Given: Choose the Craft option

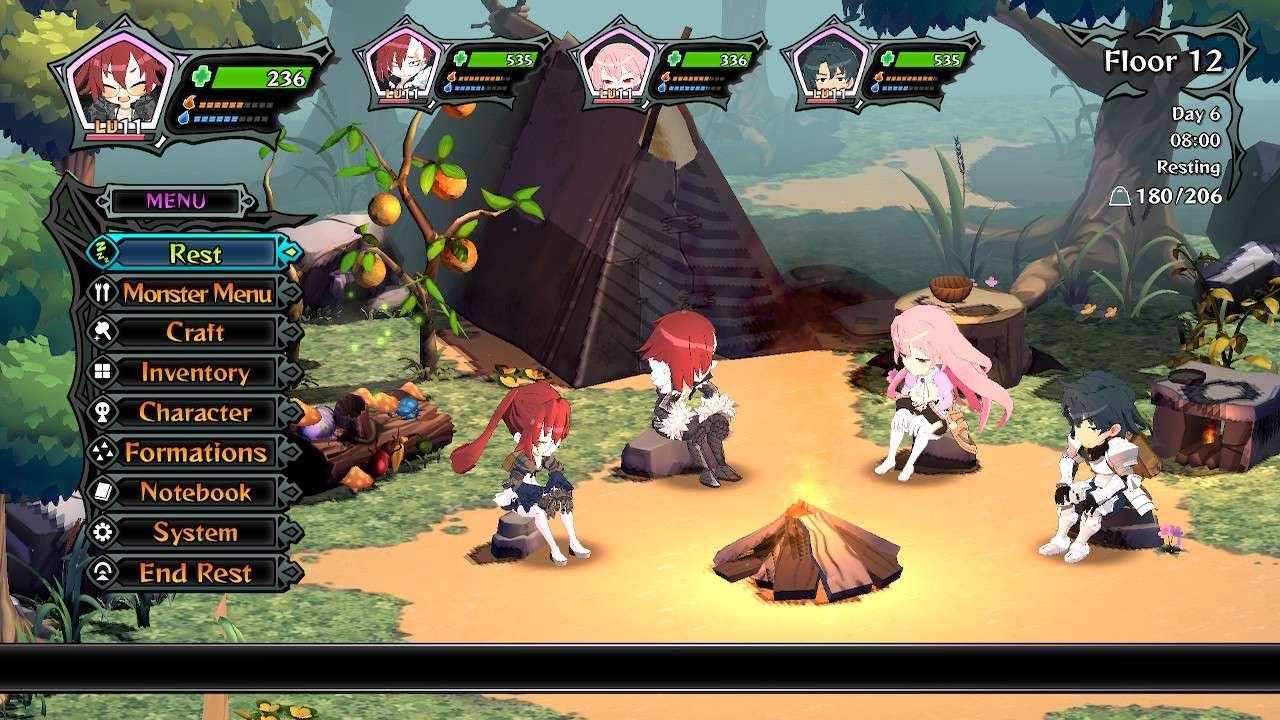Looking at the screenshot, I should [195, 333].
